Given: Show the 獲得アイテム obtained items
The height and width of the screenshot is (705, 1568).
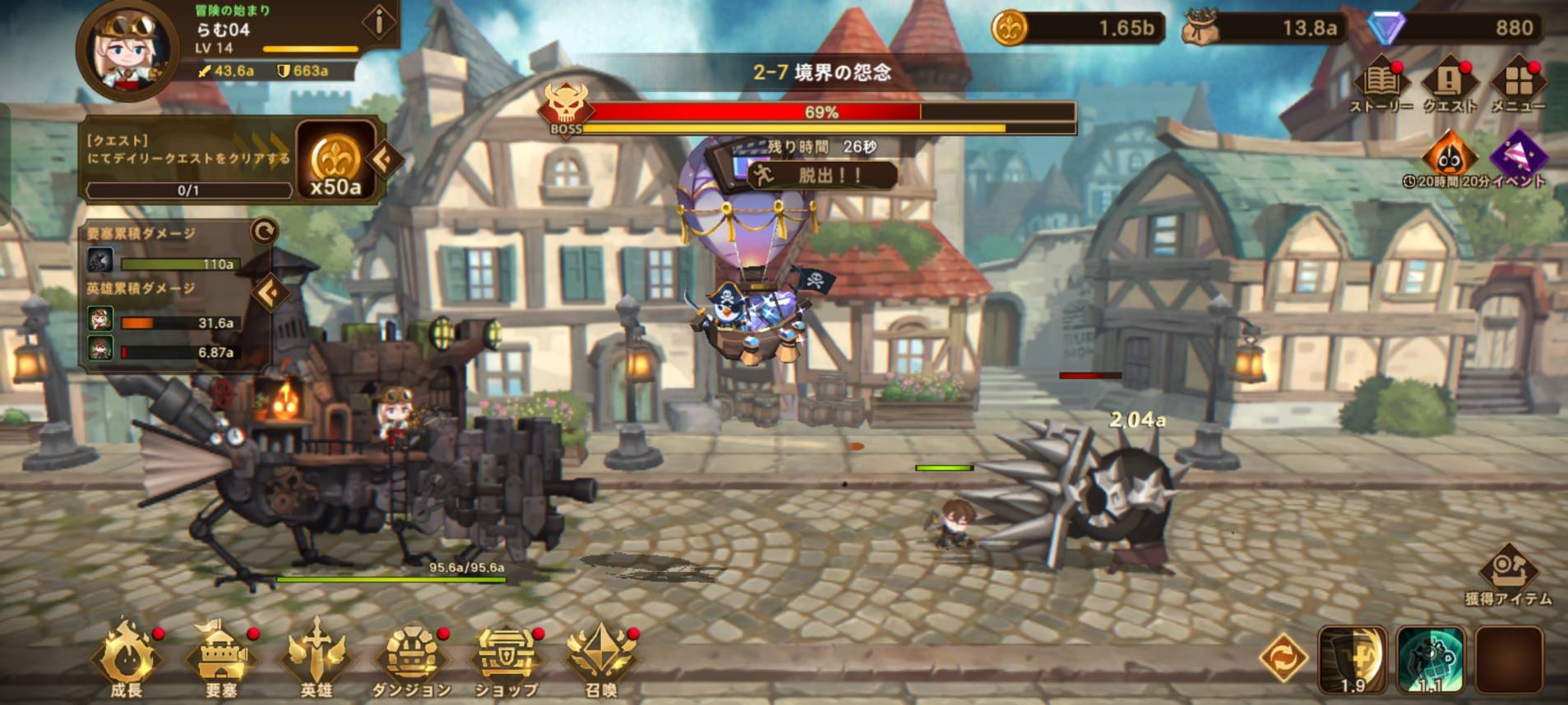Looking at the screenshot, I should 1508,575.
